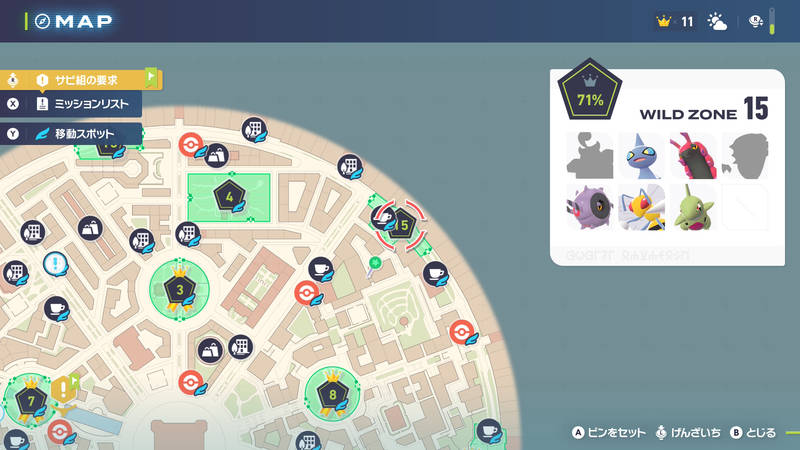
Task: Select the Wild Zone 3 map marker
Action: 180,290
